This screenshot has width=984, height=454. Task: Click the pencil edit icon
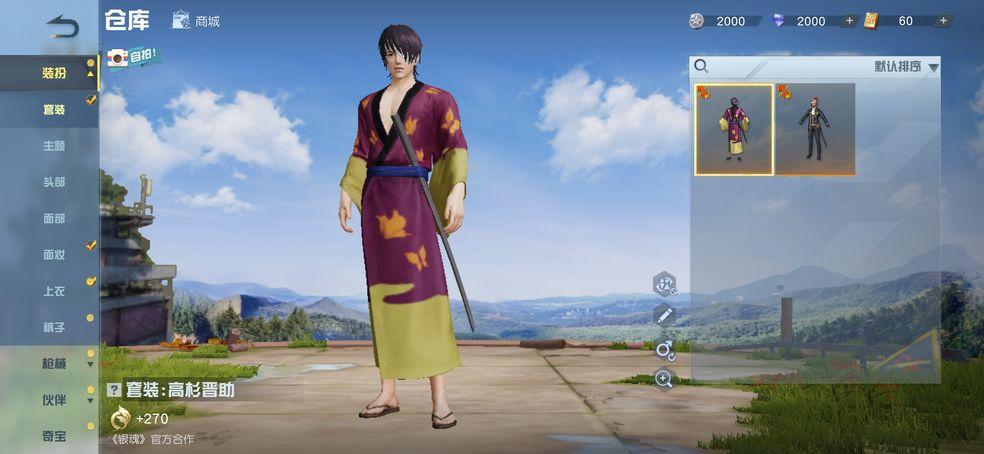click(x=664, y=316)
